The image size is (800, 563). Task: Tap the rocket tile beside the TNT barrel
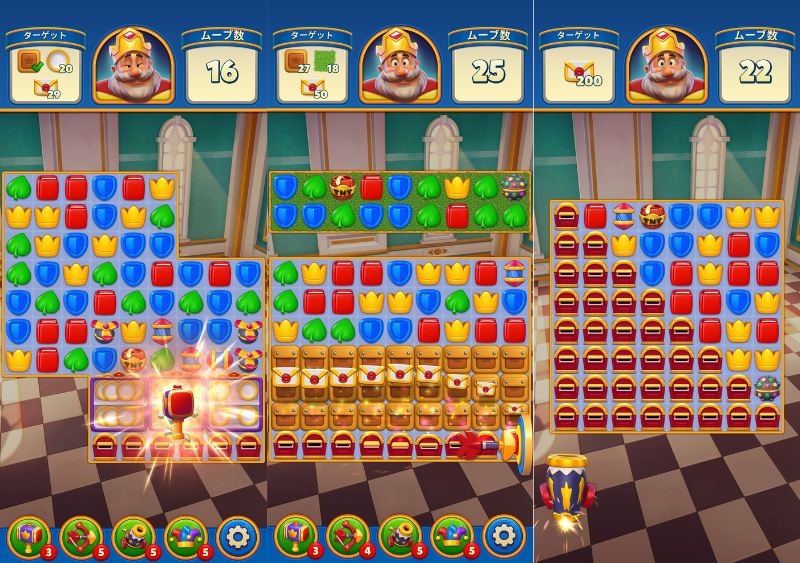tap(623, 216)
